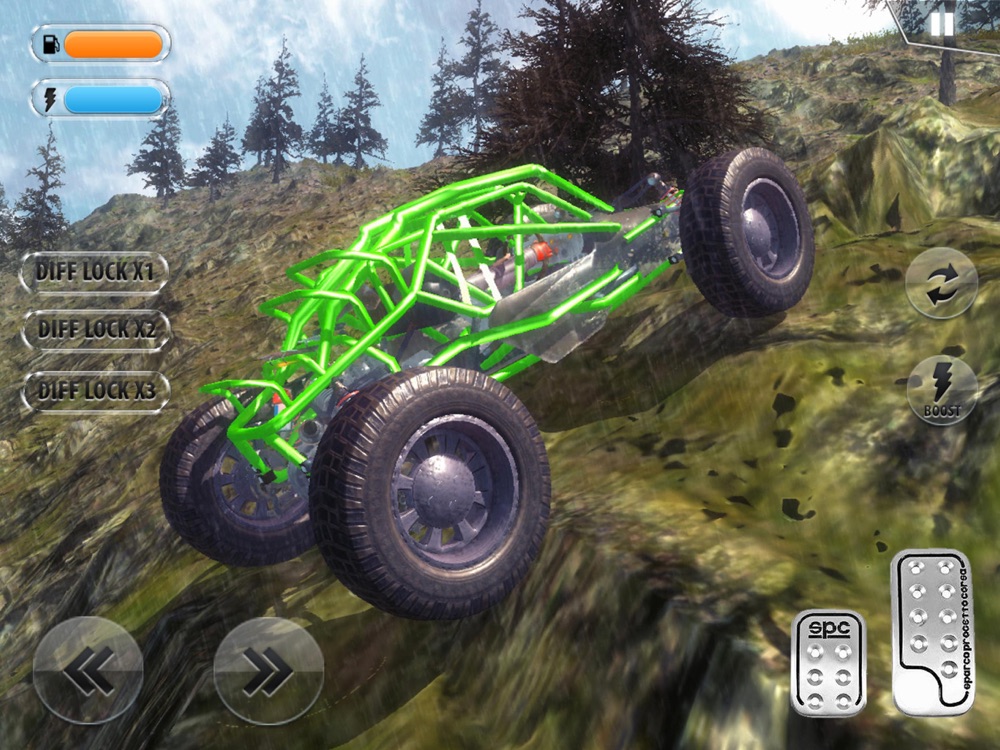Screen dimensions: 1000x750
Task: Pause the game with the pause button
Action: click(942, 23)
